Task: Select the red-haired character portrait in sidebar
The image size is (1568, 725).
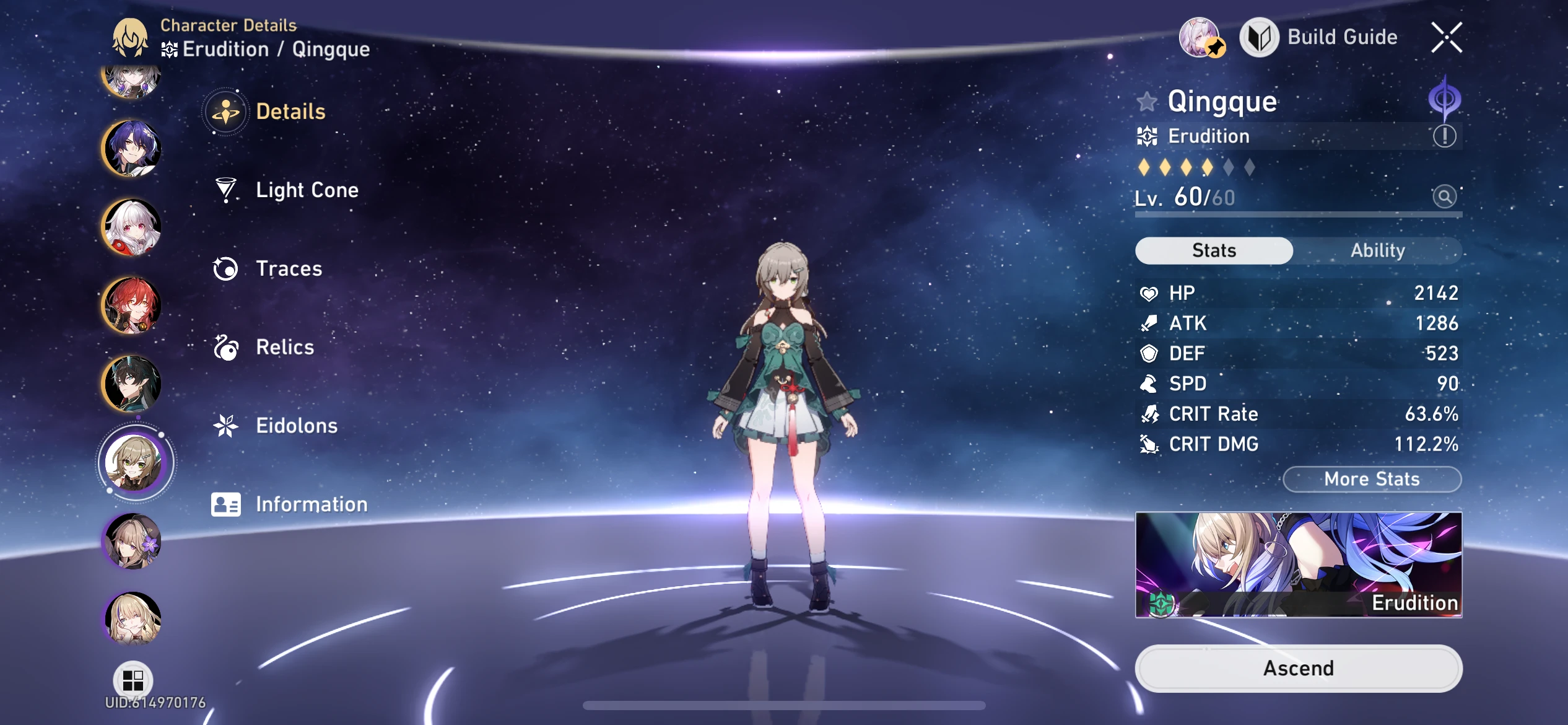Action: click(x=132, y=305)
